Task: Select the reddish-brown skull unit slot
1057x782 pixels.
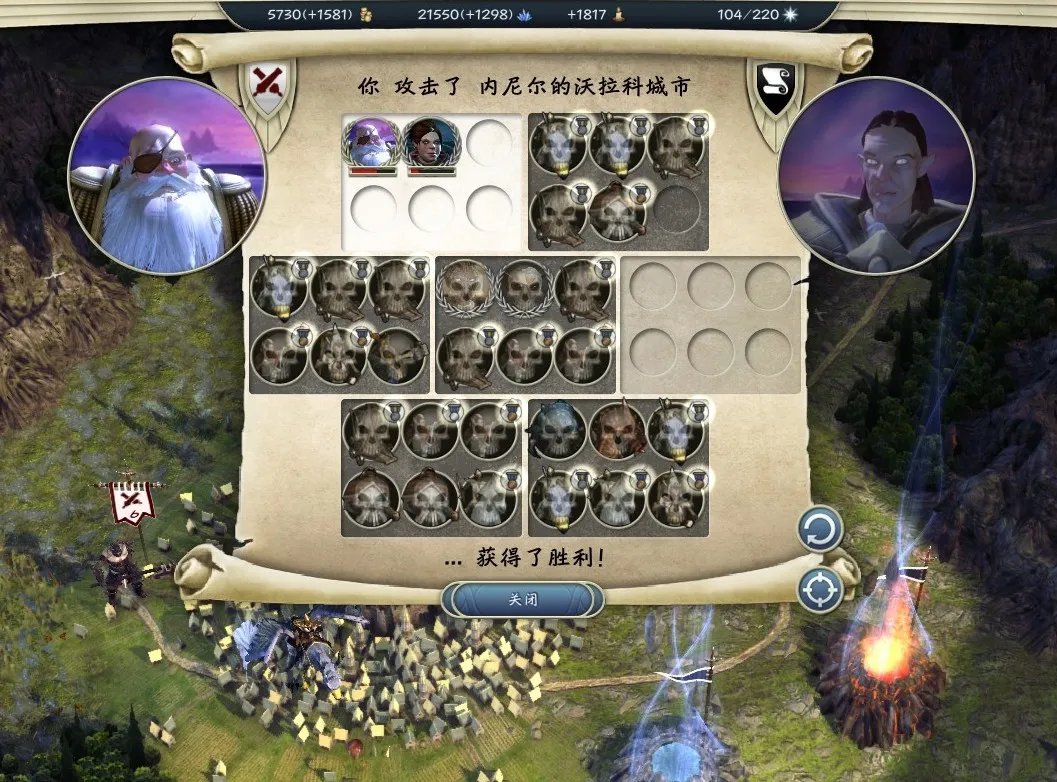Action: (x=616, y=430)
